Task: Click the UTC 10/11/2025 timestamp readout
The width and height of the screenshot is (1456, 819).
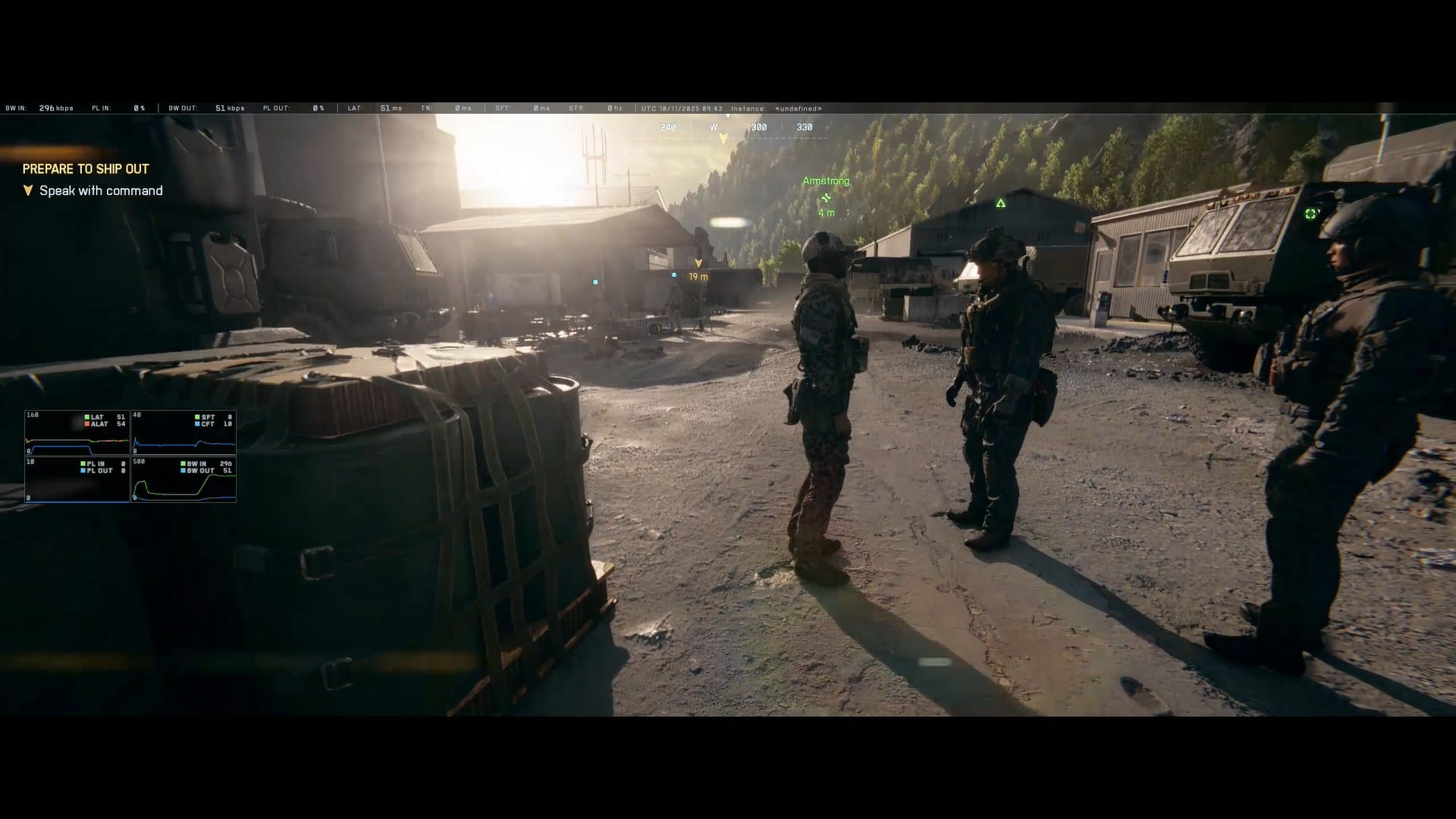Action: click(682, 108)
